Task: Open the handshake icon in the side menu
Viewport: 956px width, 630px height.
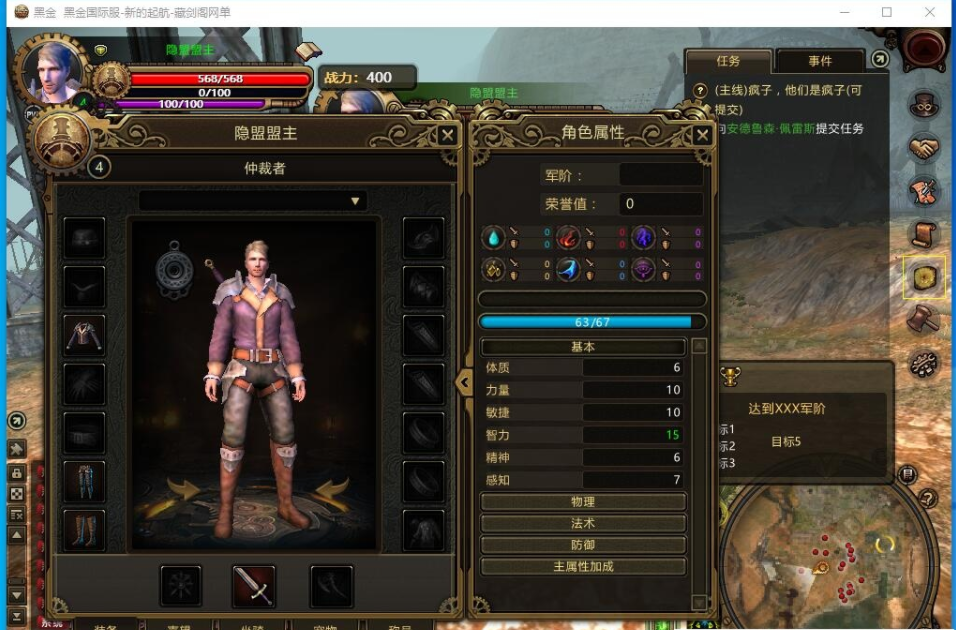Action: click(x=924, y=148)
